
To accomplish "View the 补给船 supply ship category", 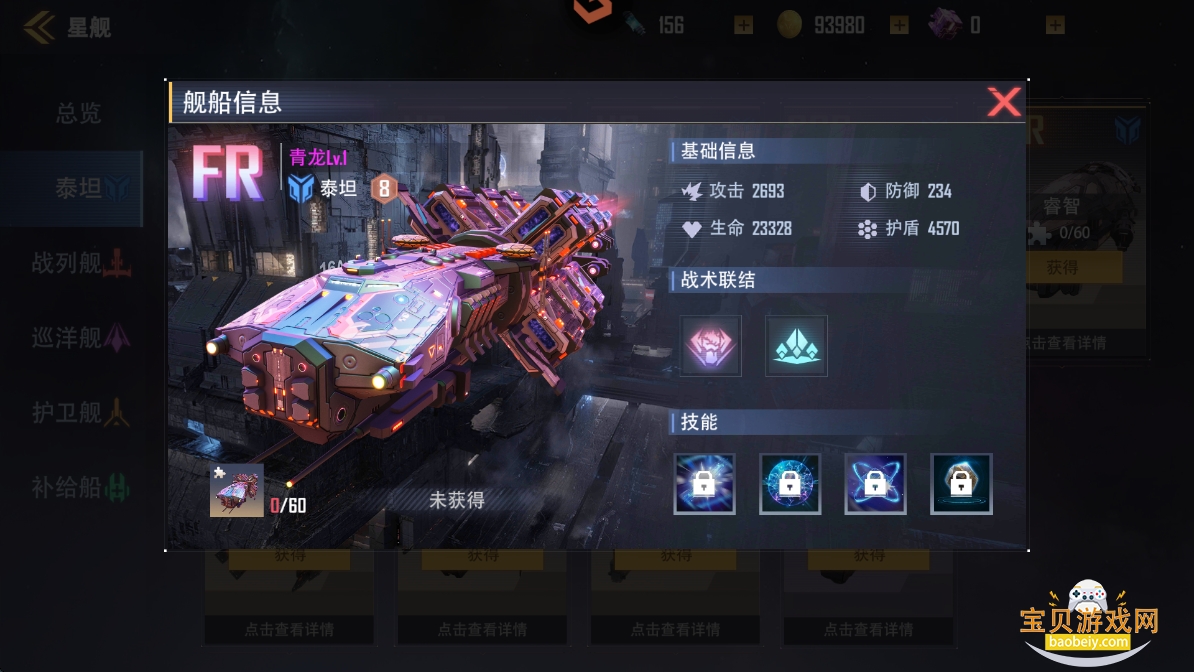I will coord(80,488).
